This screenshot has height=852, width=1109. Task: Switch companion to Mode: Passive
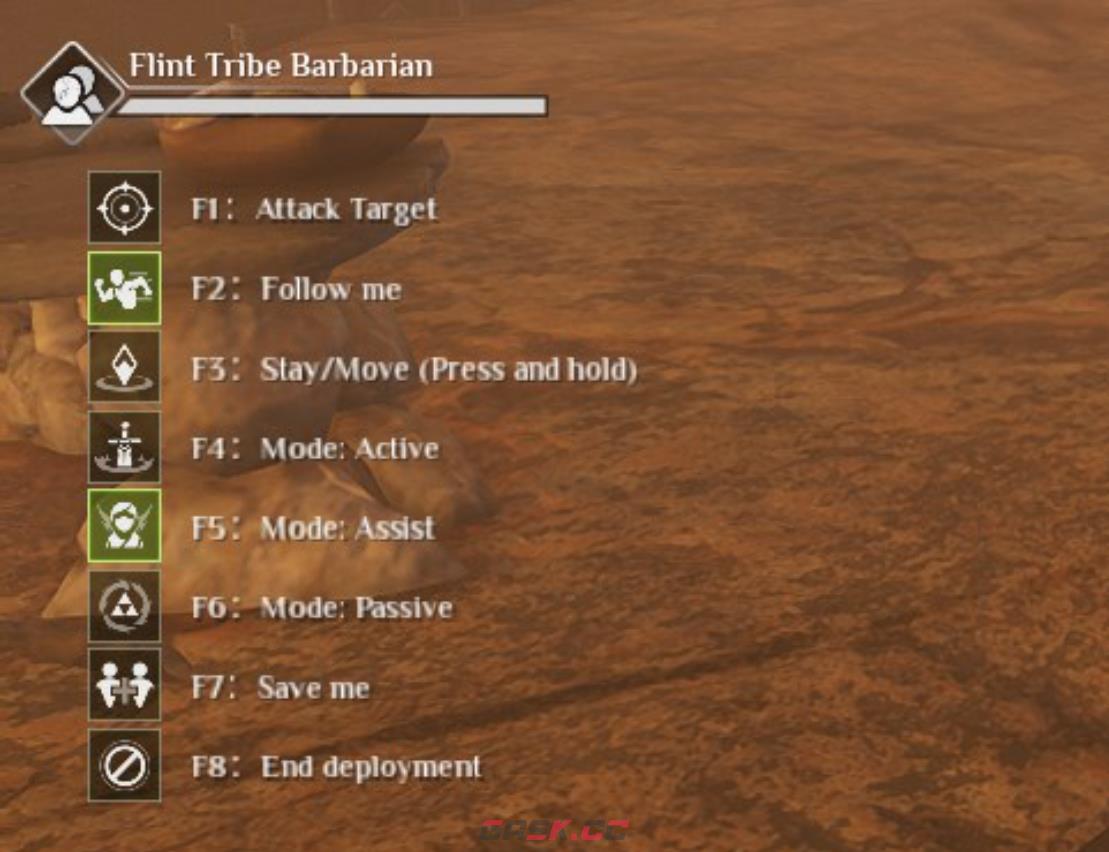coord(124,606)
